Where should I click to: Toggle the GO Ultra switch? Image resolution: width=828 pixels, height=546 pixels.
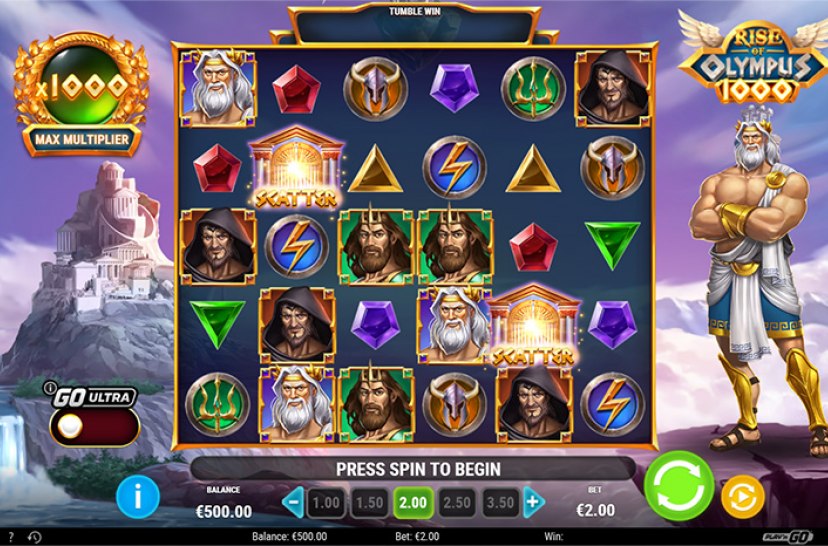[x=94, y=426]
